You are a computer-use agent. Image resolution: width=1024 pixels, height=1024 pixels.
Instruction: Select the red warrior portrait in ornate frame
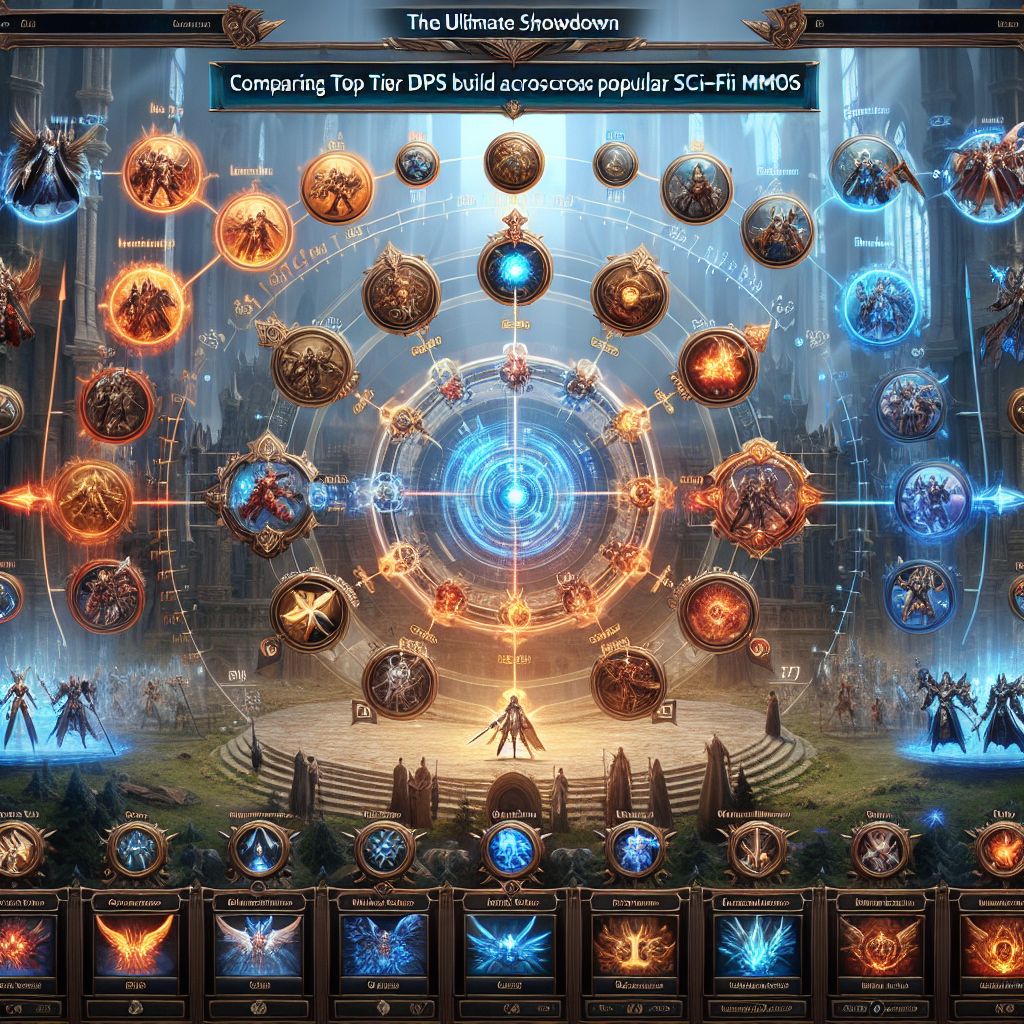(261, 493)
